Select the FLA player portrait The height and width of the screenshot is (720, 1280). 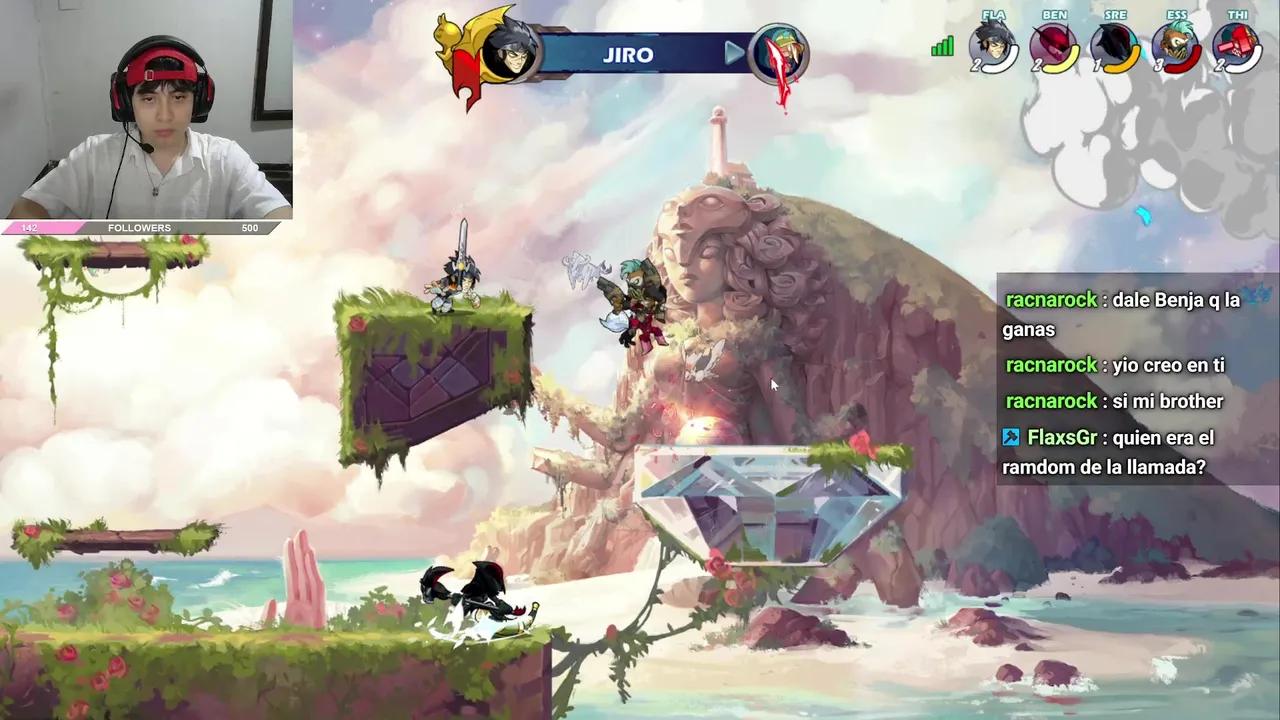993,45
